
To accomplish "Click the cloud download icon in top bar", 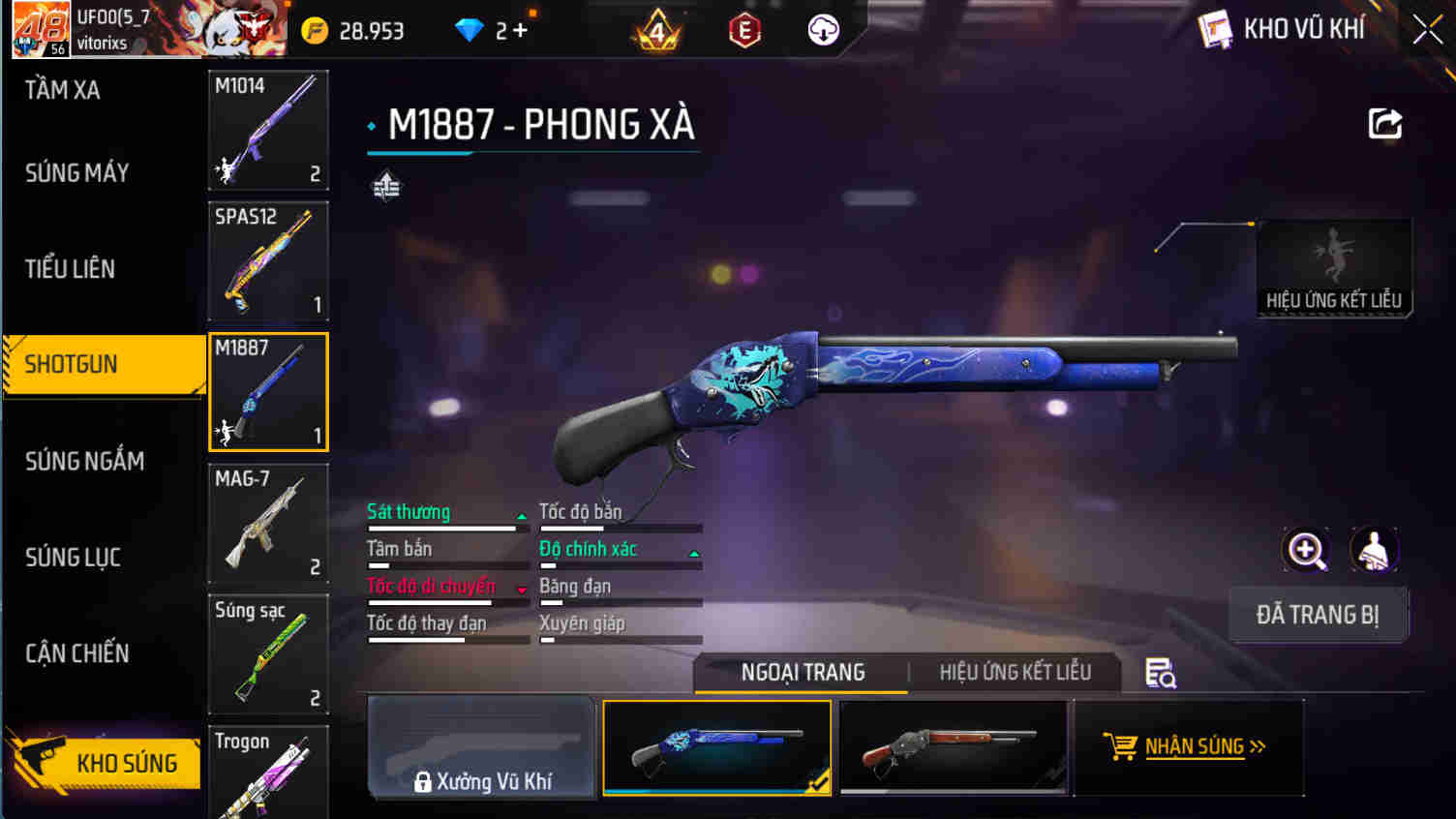I will pyautogui.click(x=824, y=30).
